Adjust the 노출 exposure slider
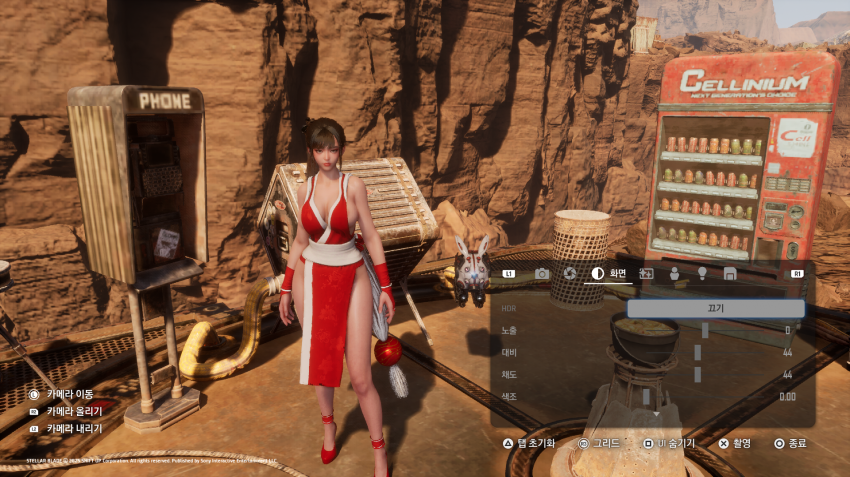Image resolution: width=850 pixels, height=477 pixels. click(x=705, y=330)
